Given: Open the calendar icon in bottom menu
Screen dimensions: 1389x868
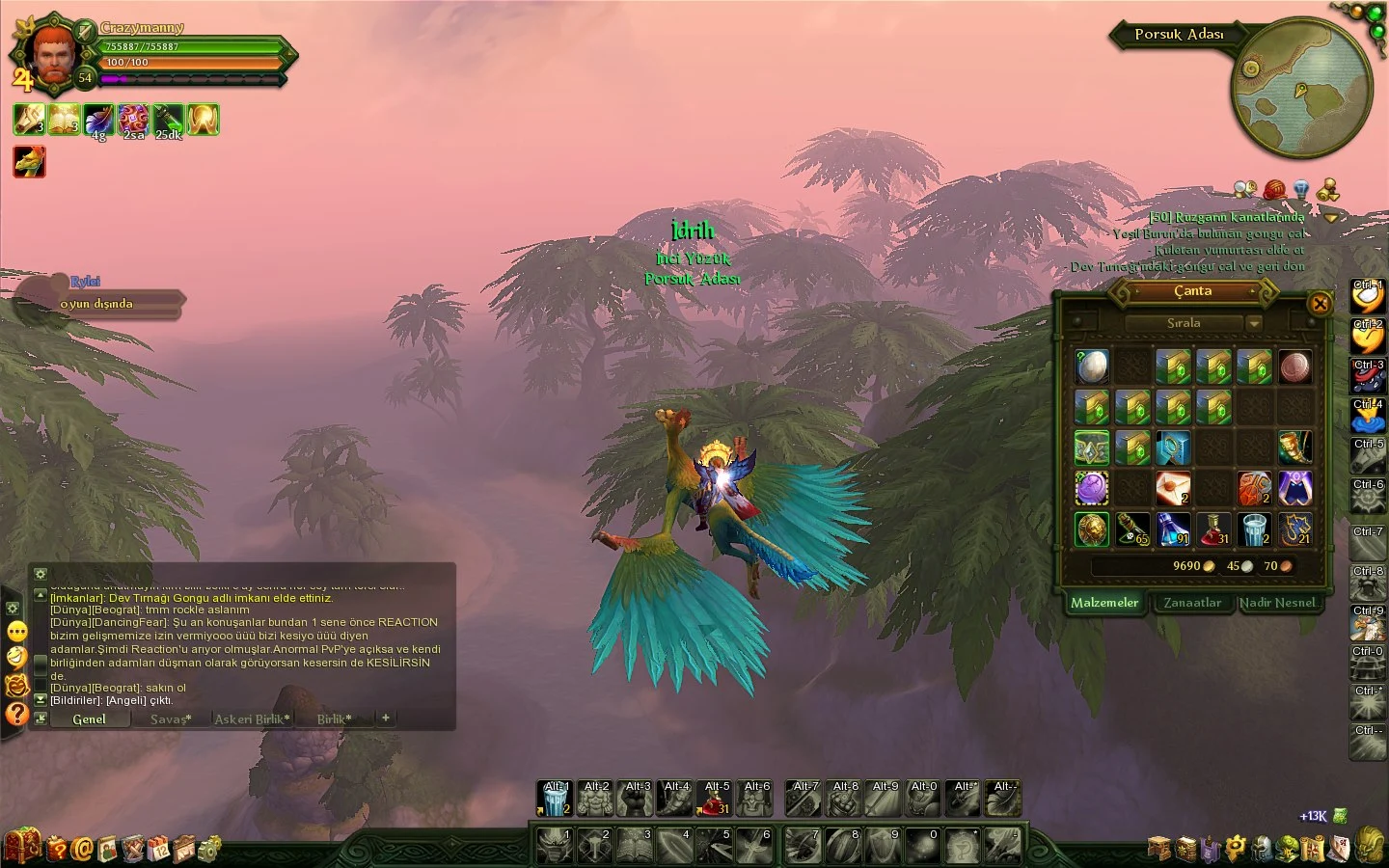Looking at the screenshot, I should point(159,849).
